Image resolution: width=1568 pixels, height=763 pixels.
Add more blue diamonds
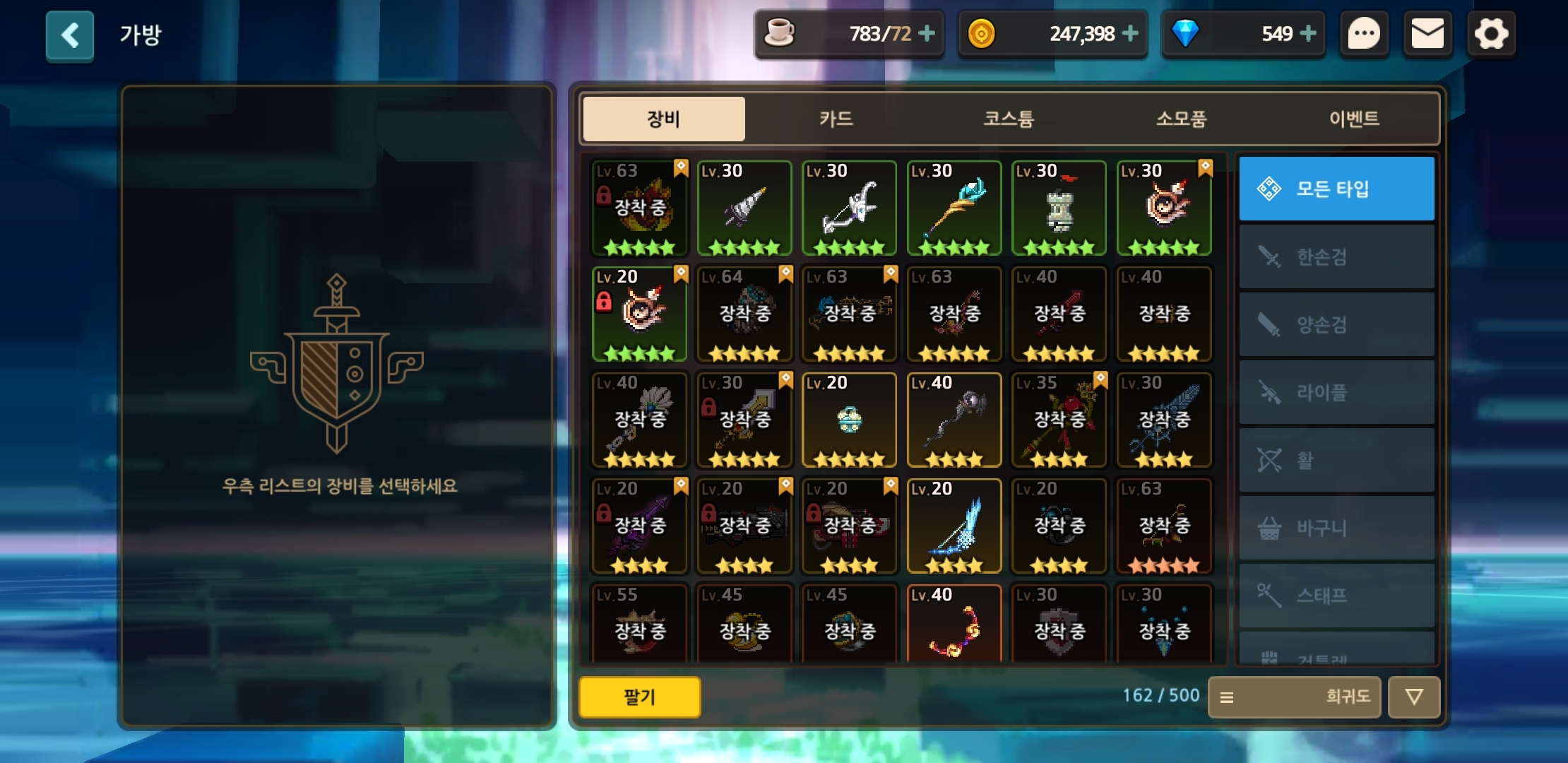[1308, 33]
